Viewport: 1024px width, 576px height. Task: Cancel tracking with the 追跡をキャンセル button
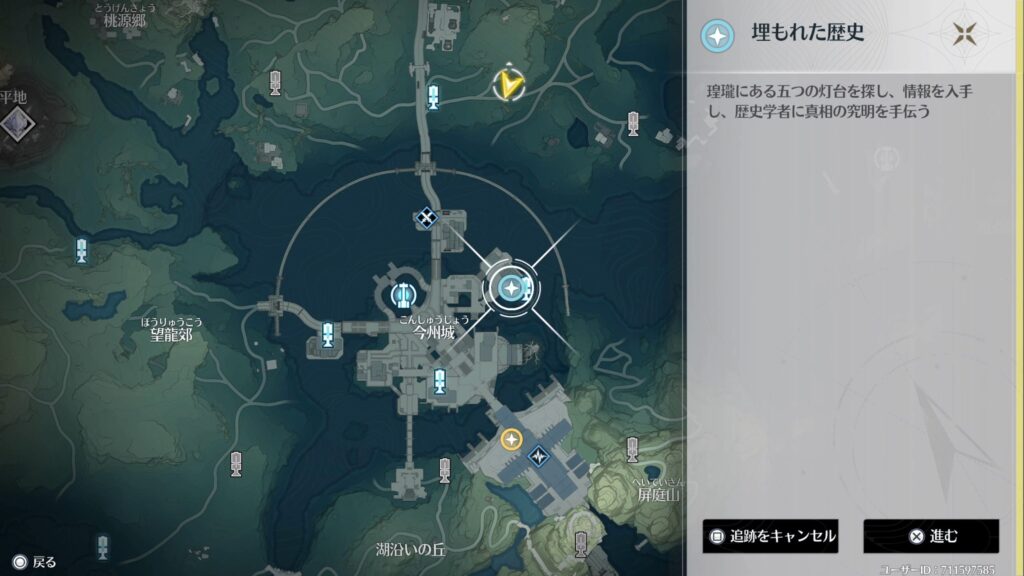770,536
